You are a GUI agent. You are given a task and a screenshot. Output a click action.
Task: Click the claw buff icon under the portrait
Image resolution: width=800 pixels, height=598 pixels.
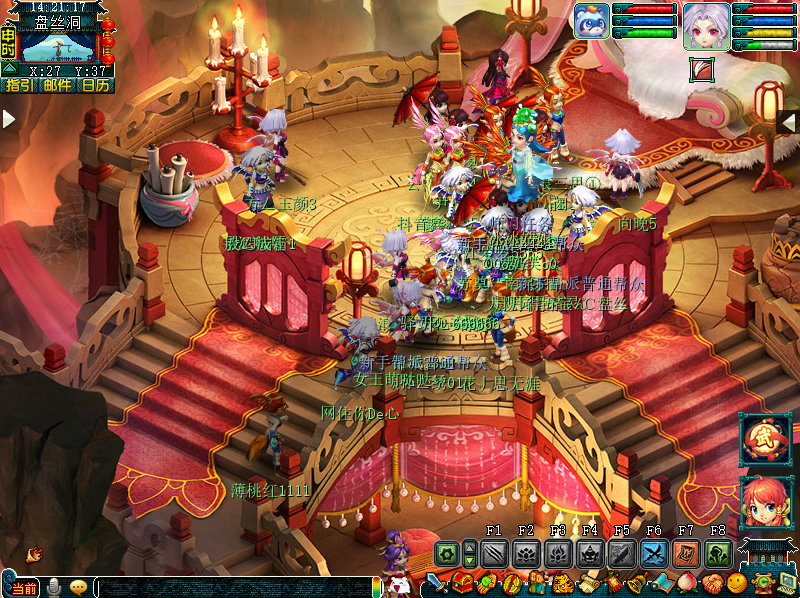[702, 70]
